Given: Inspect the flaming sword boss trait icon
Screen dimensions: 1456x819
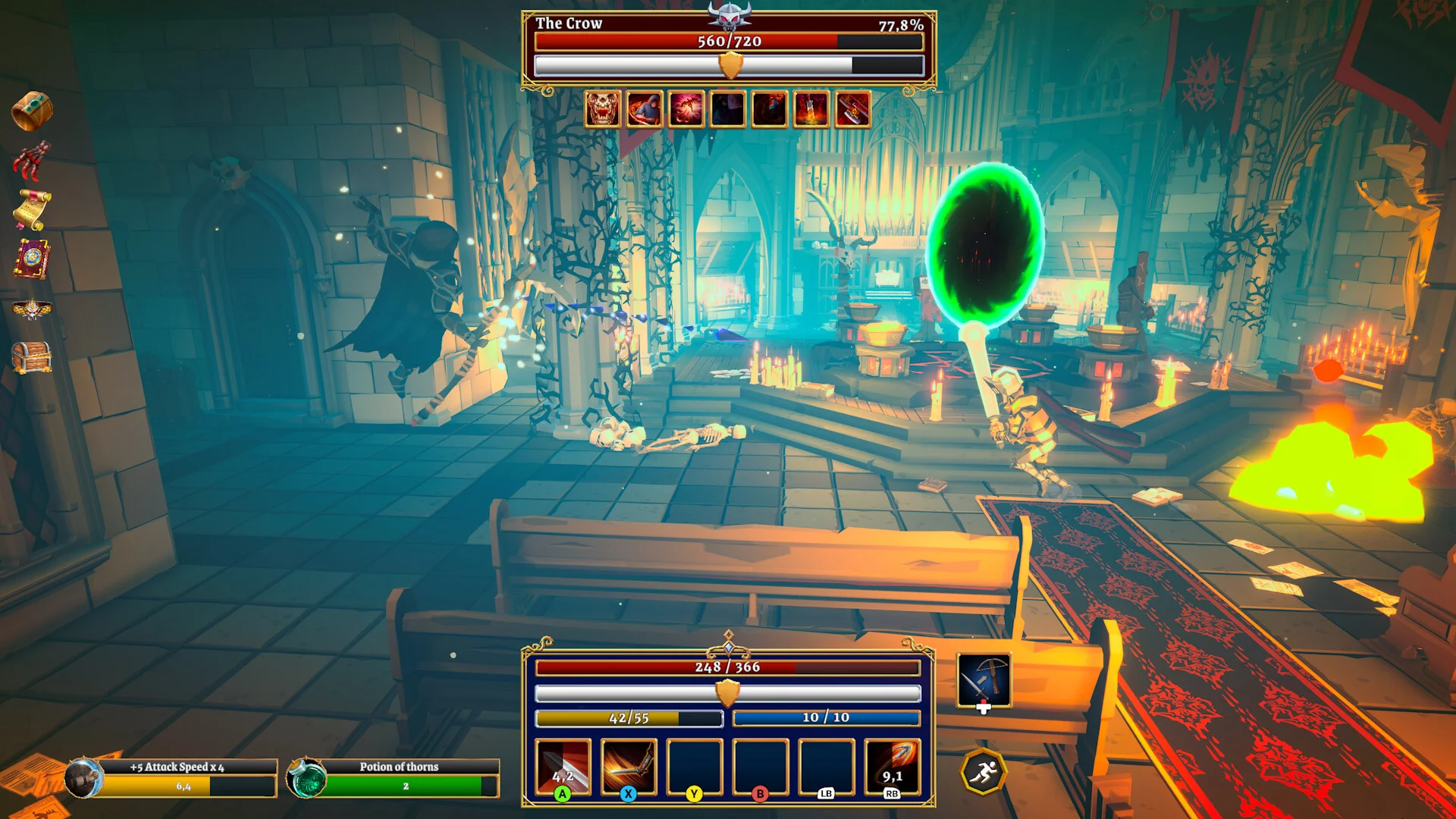Looking at the screenshot, I should click(811, 110).
